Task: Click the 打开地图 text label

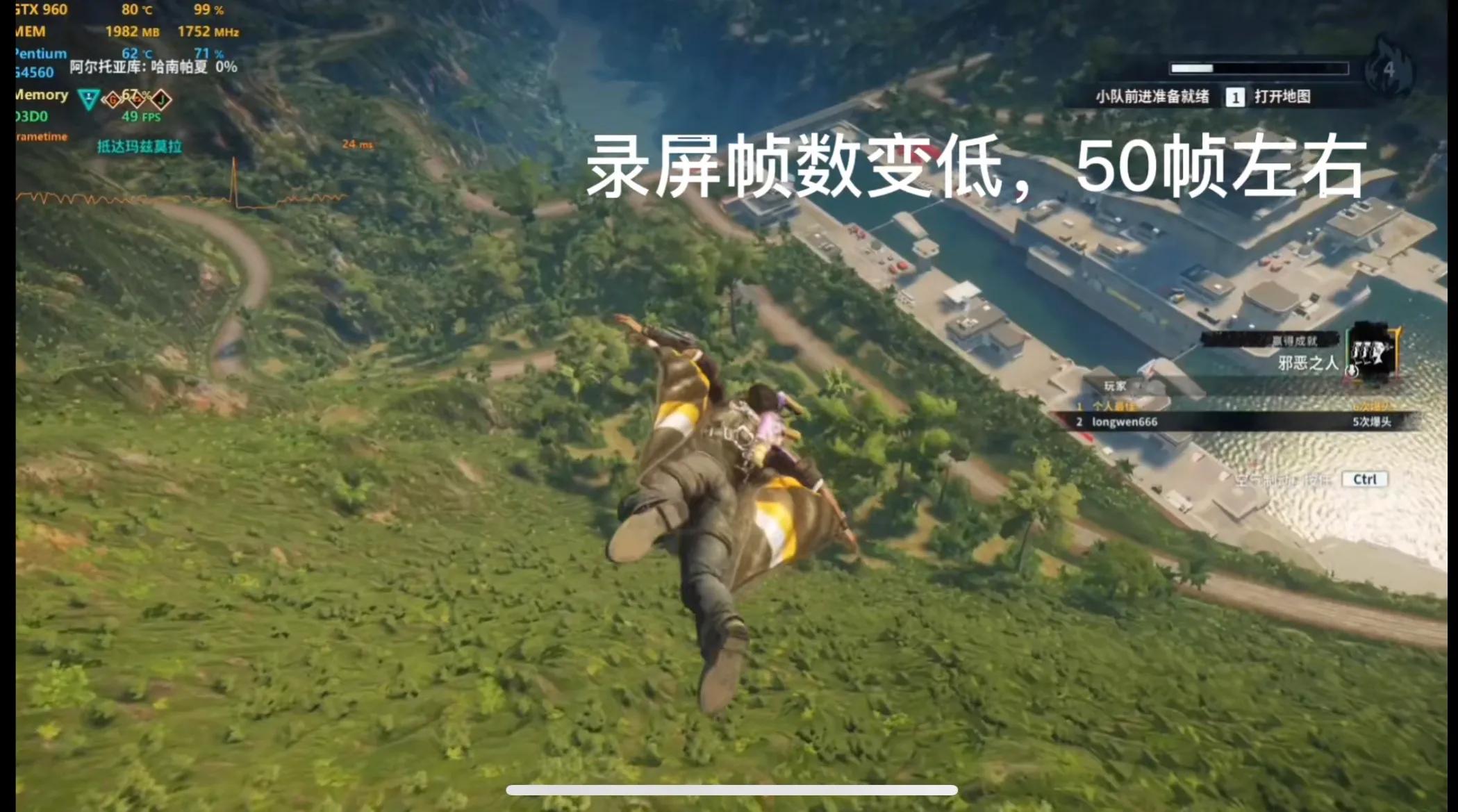Action: [x=1281, y=98]
